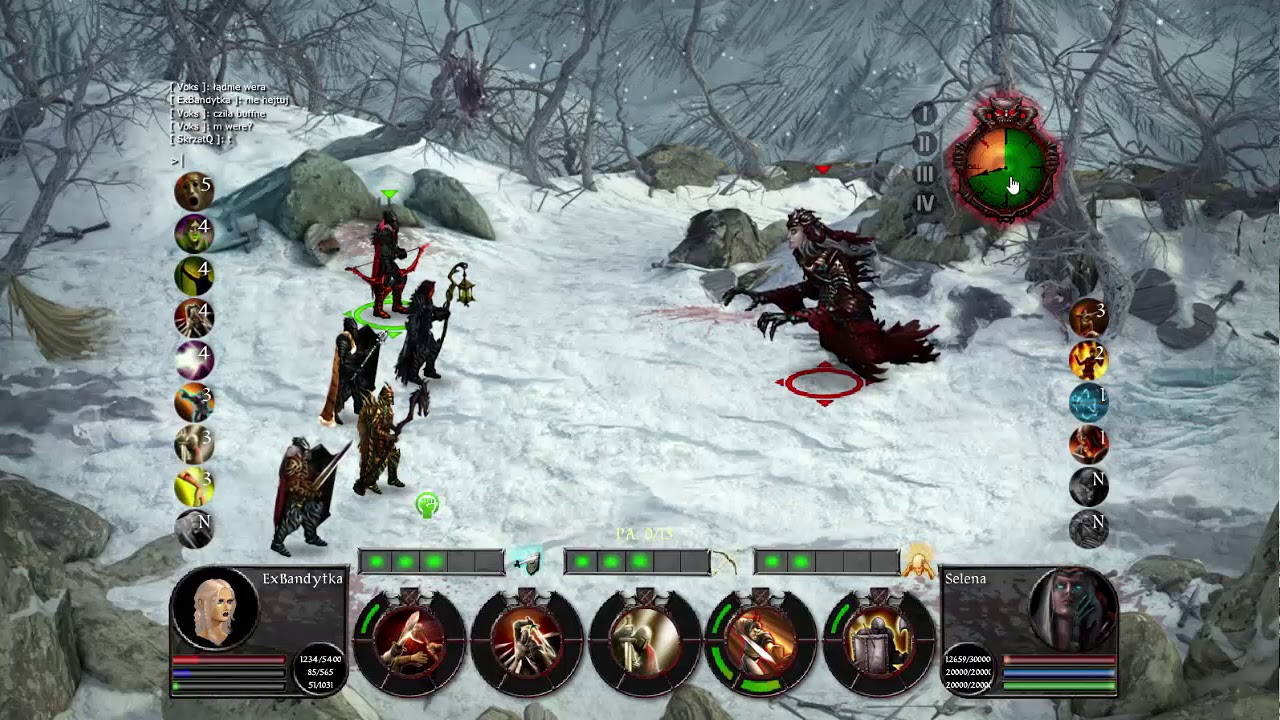
Task: Activate the red-sword knight attack skill
Action: click(x=761, y=642)
